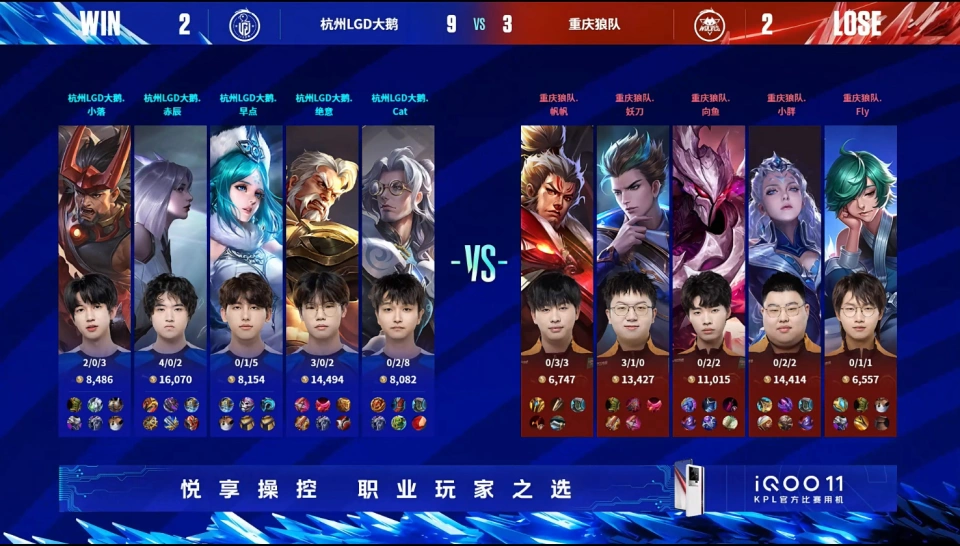The image size is (960, 546).
Task: Open the iQOO 11 sponsor banner
Action: coord(478,489)
